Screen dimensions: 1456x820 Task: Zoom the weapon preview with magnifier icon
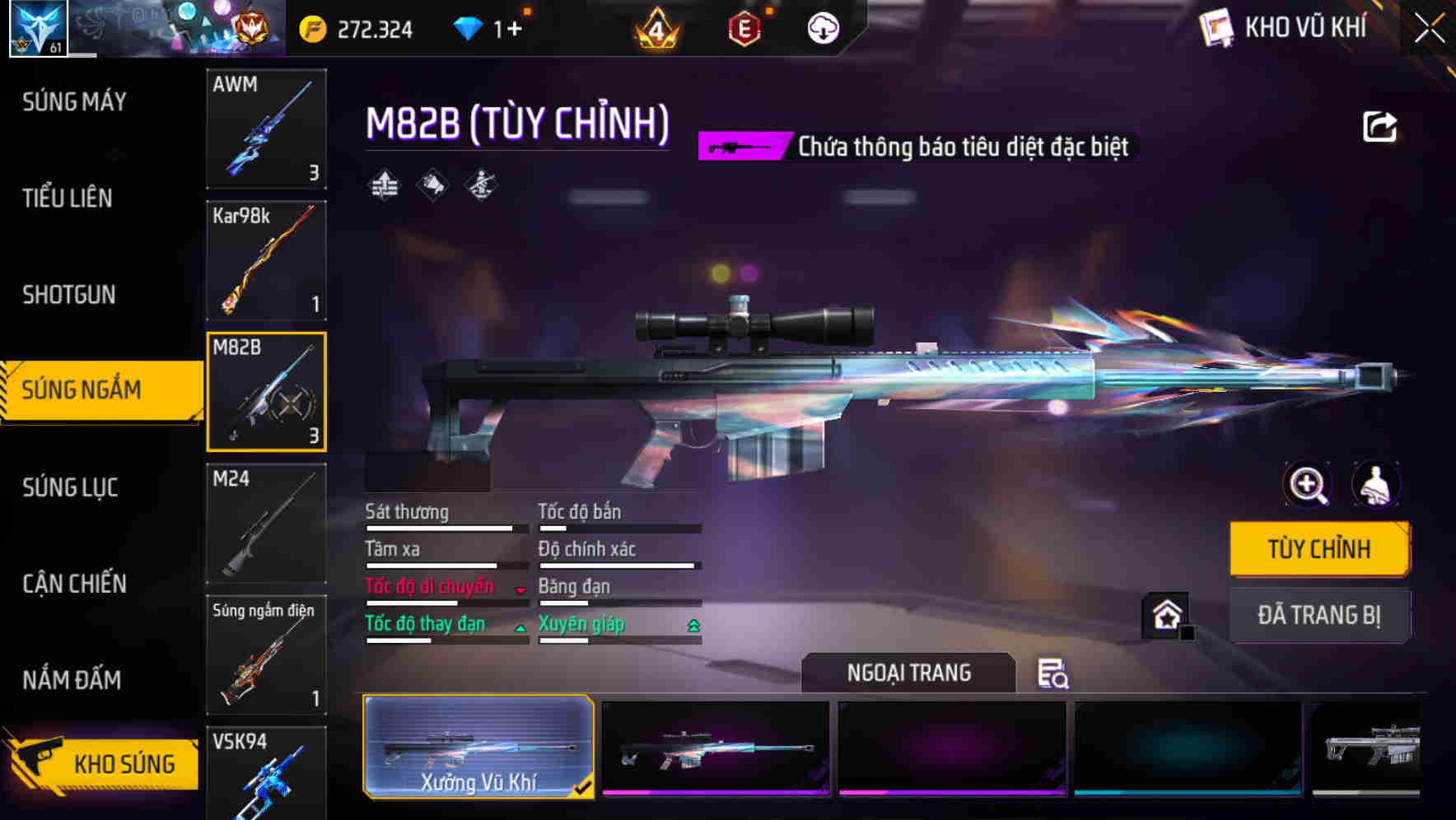click(x=1307, y=485)
